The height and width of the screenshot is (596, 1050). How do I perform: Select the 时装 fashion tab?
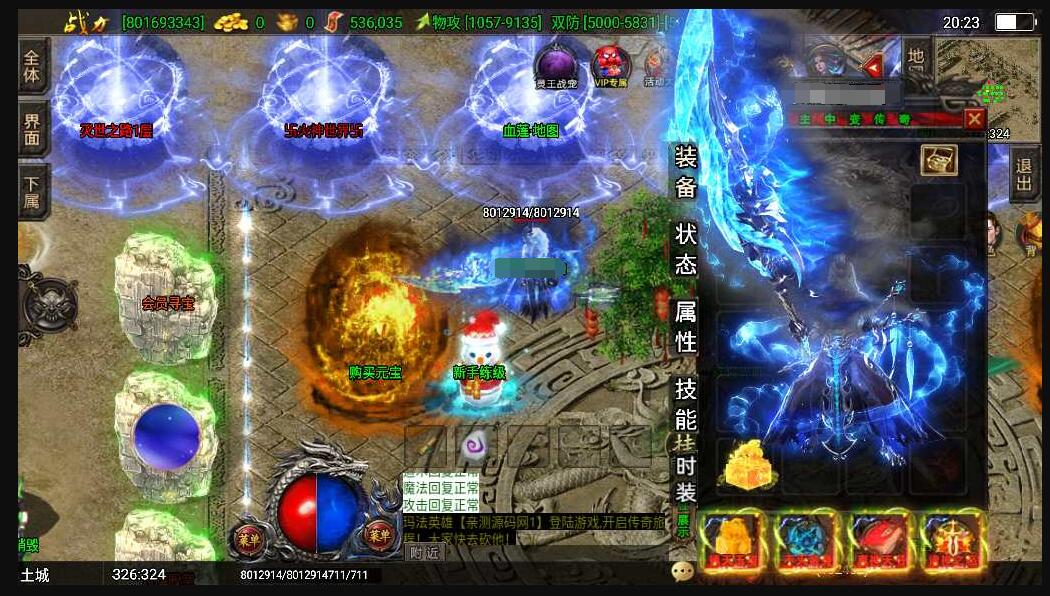[x=685, y=478]
